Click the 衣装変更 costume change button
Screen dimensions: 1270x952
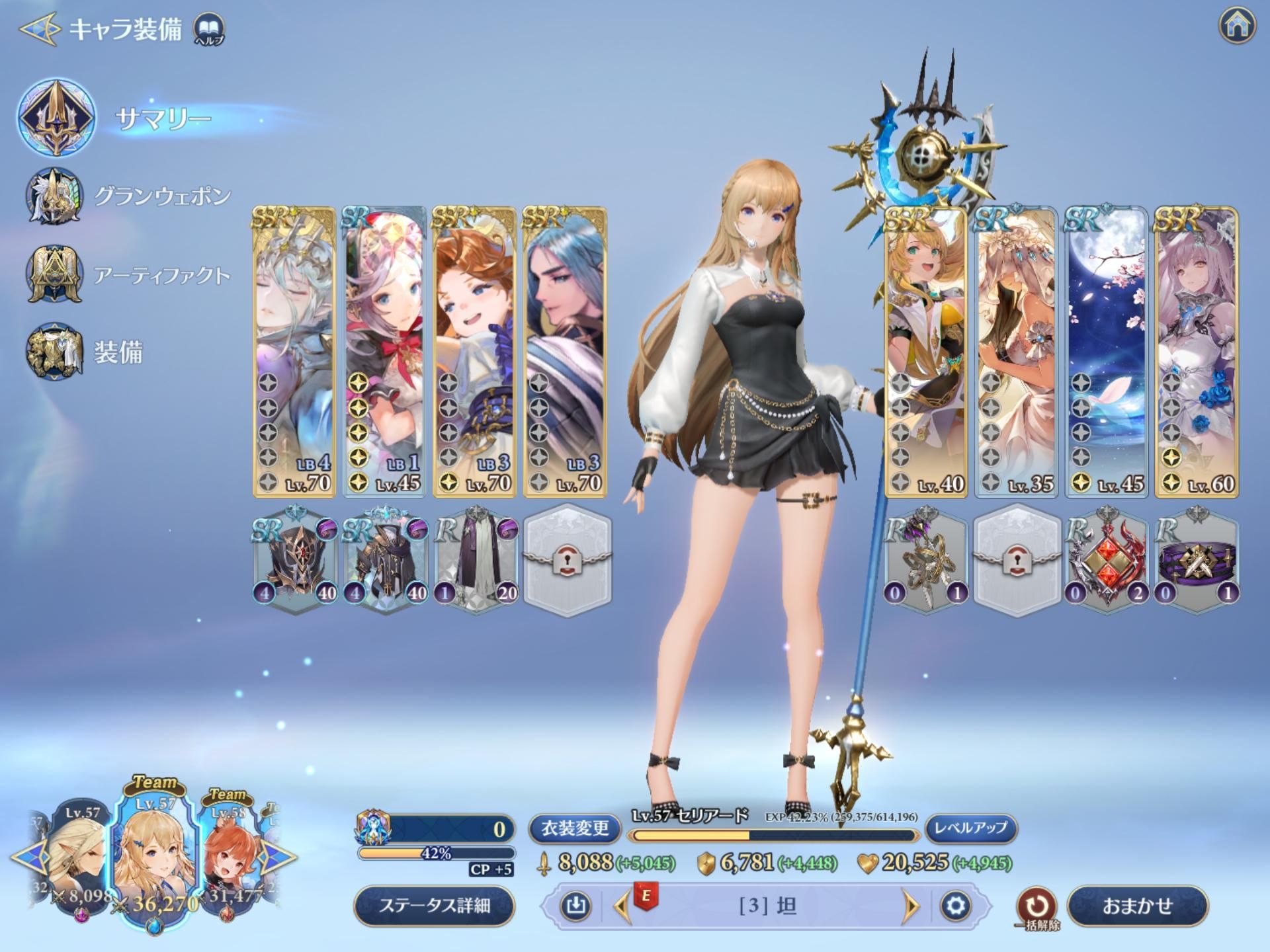click(574, 828)
